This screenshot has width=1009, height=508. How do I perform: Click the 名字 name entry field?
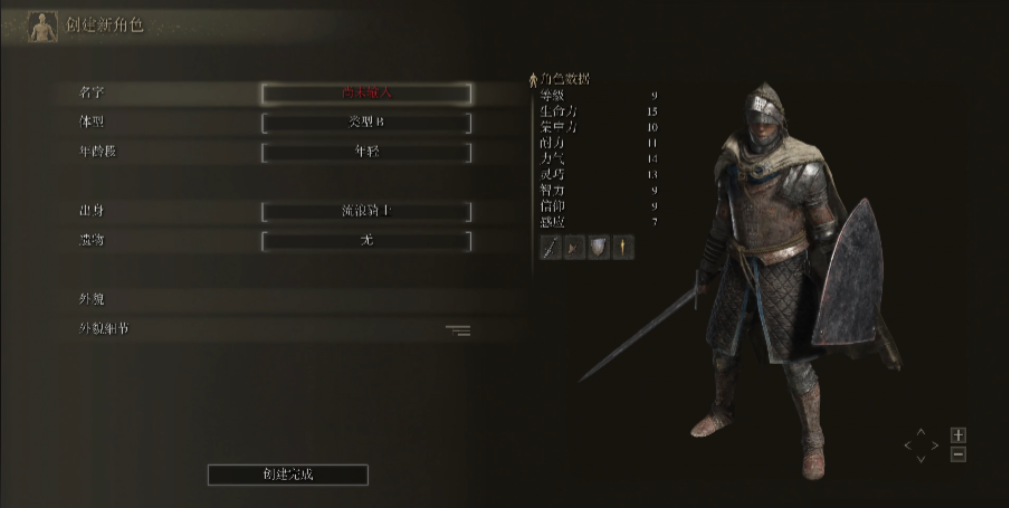(x=366, y=93)
